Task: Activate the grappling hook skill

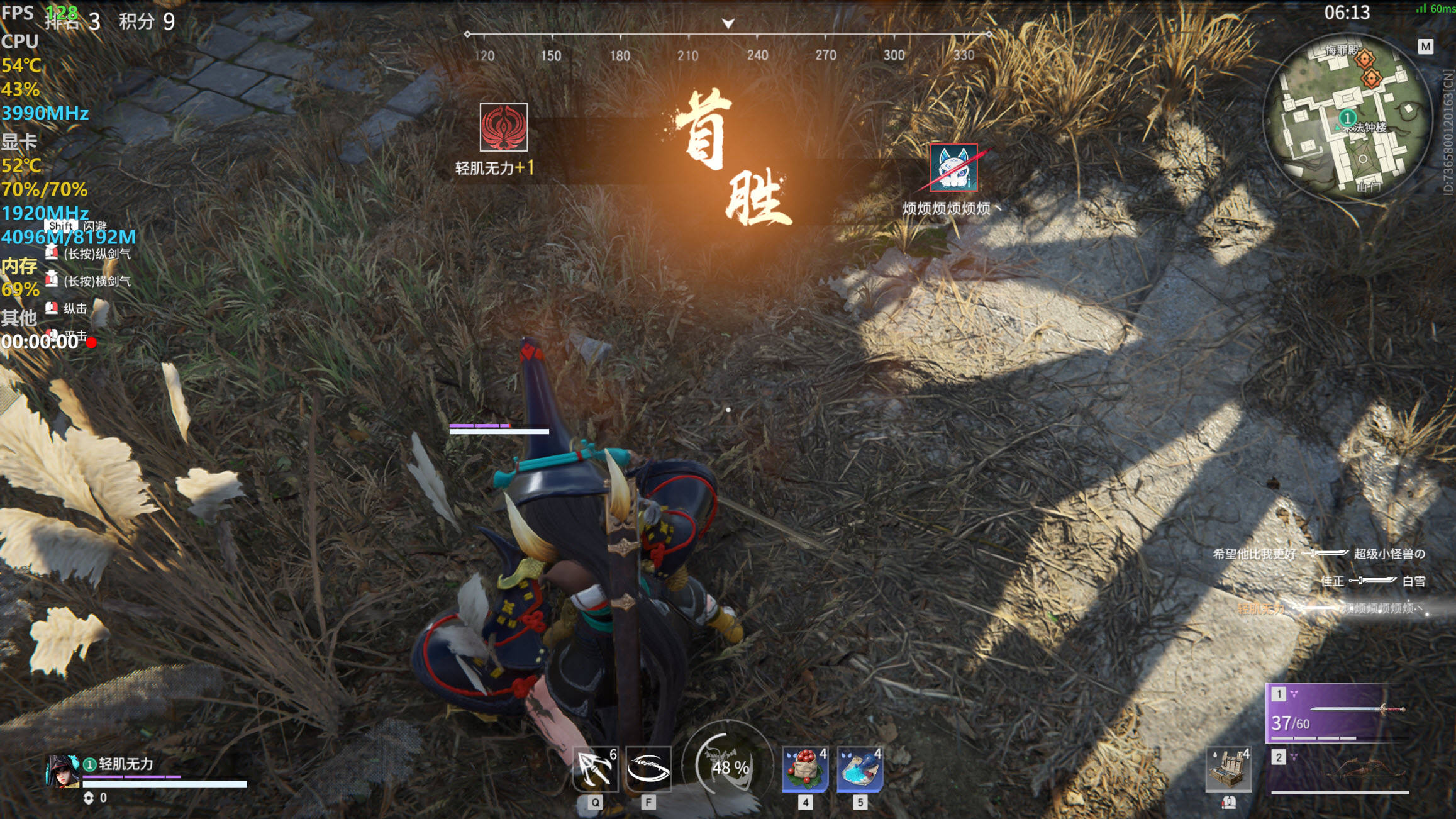Action: click(595, 768)
